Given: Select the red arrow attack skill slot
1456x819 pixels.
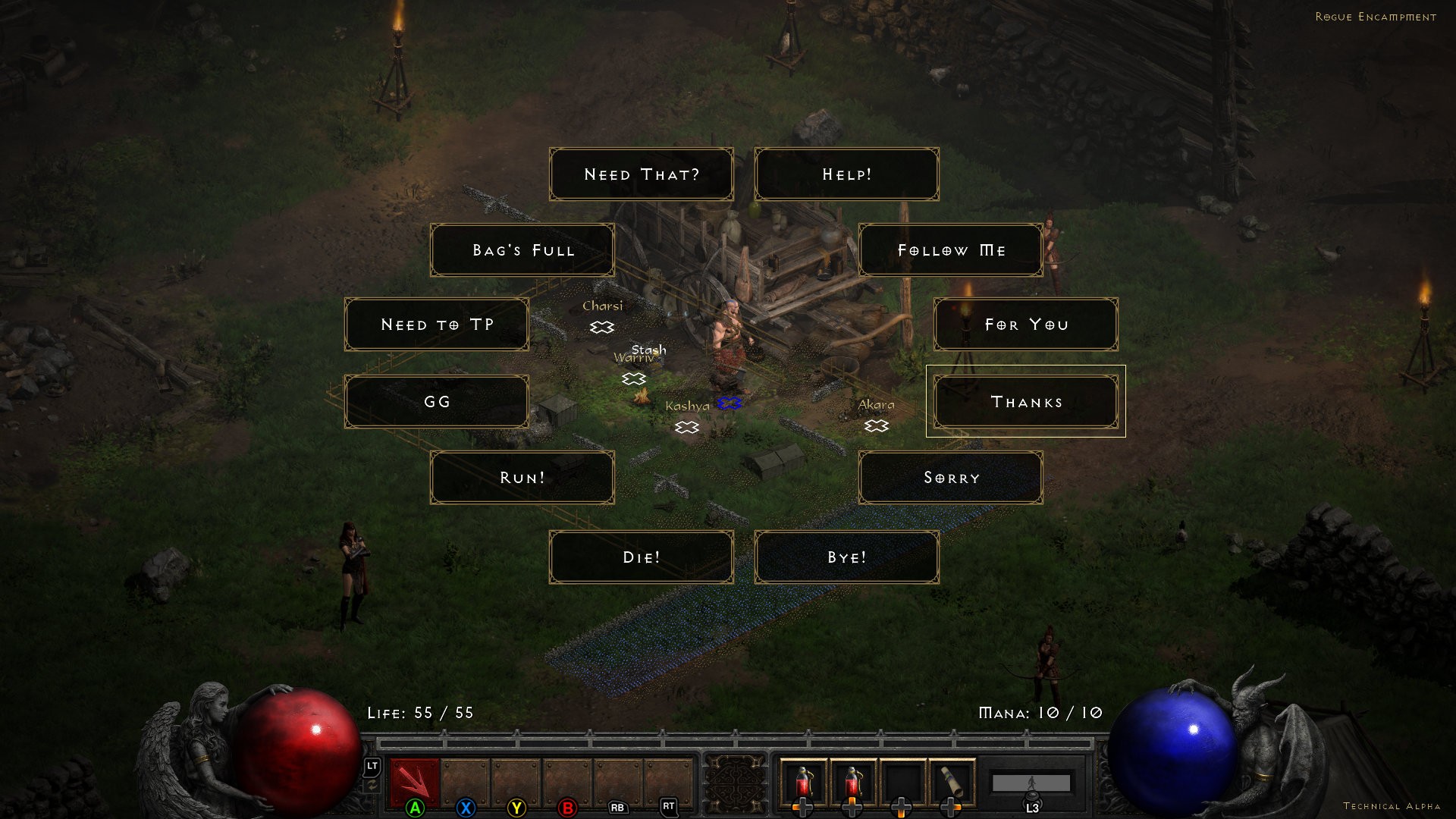Looking at the screenshot, I should coord(414,783).
